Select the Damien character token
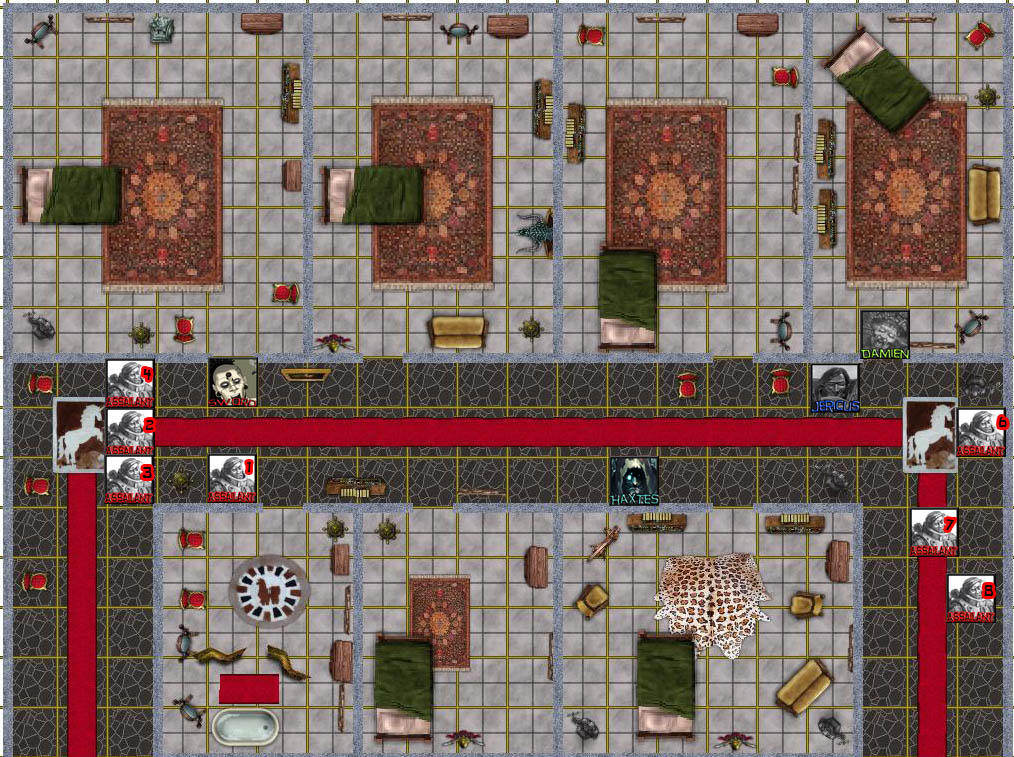This screenshot has width=1014, height=757. (x=885, y=335)
